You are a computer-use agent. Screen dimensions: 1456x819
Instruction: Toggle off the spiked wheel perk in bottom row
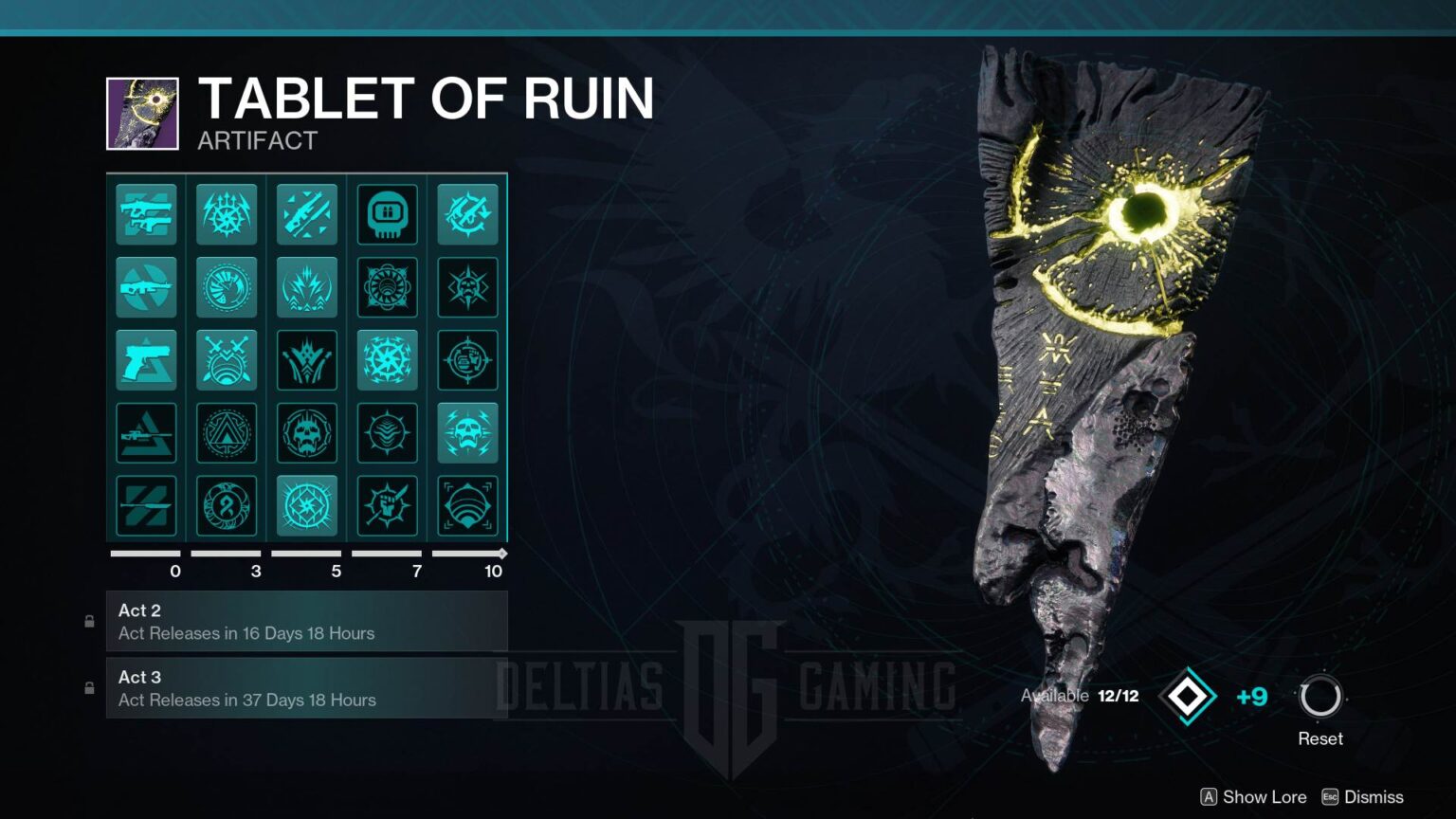coord(307,506)
